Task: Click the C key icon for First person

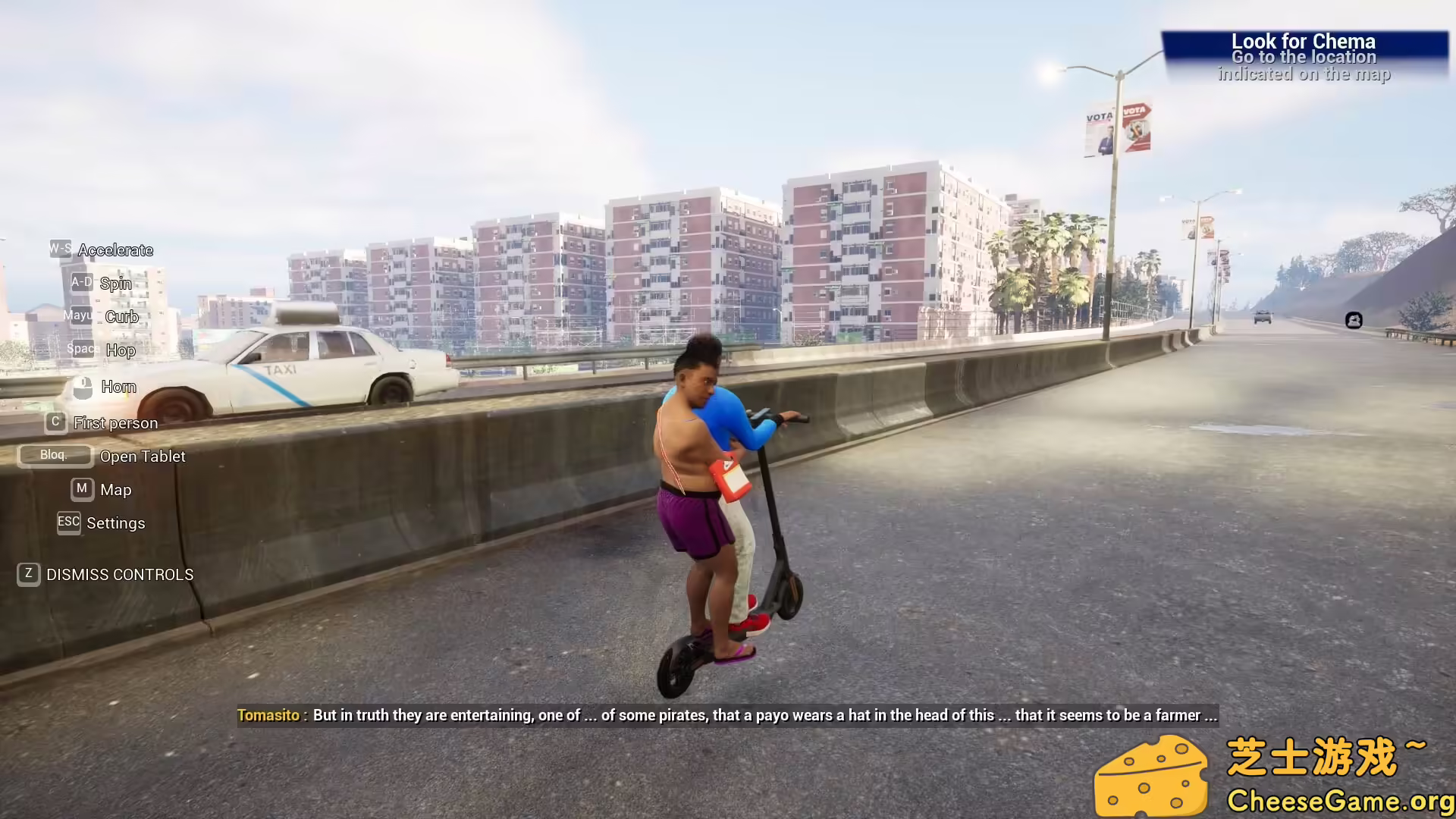Action: pos(55,422)
